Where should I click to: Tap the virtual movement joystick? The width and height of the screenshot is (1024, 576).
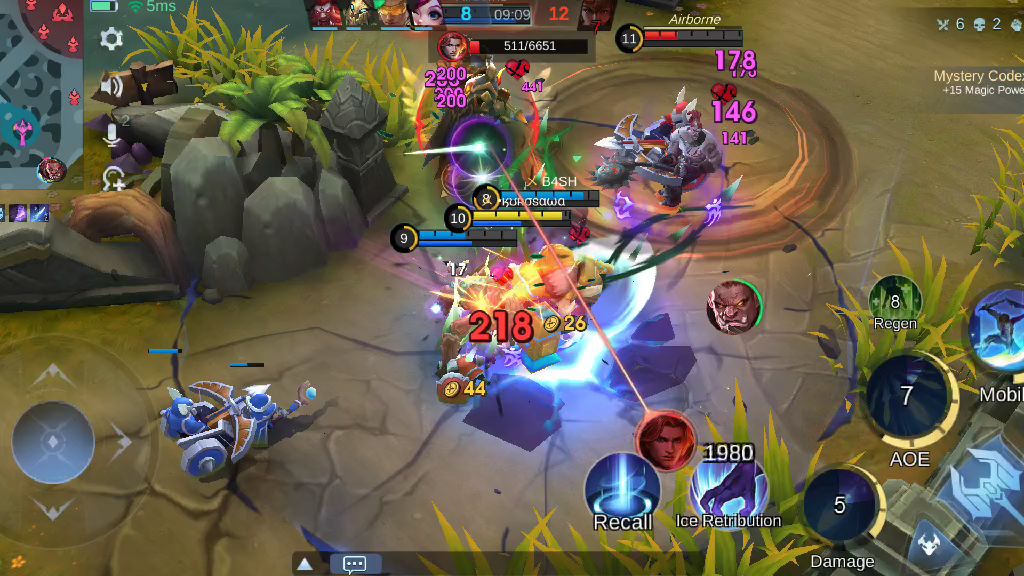(x=53, y=442)
